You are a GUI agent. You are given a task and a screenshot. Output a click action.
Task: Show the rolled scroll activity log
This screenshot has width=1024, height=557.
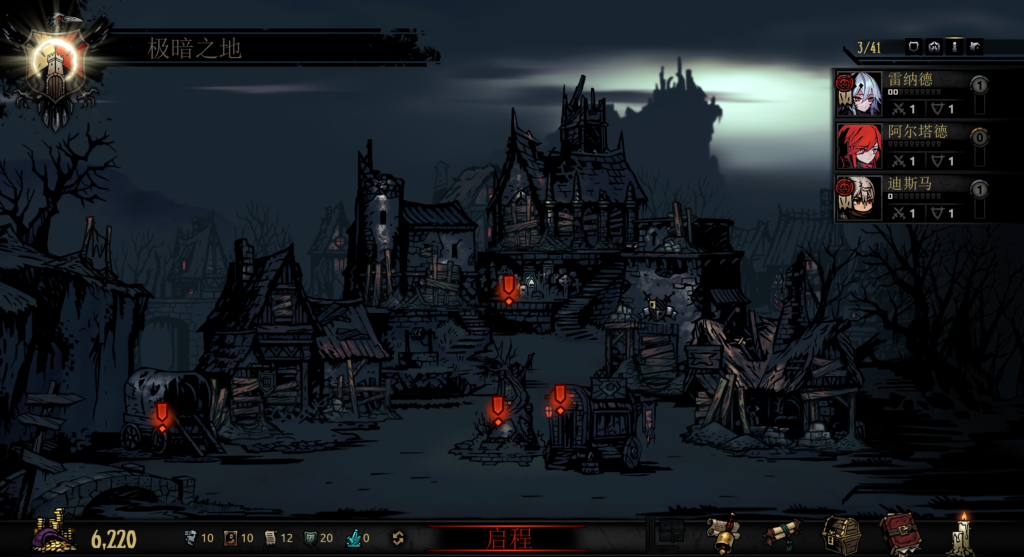tap(783, 535)
